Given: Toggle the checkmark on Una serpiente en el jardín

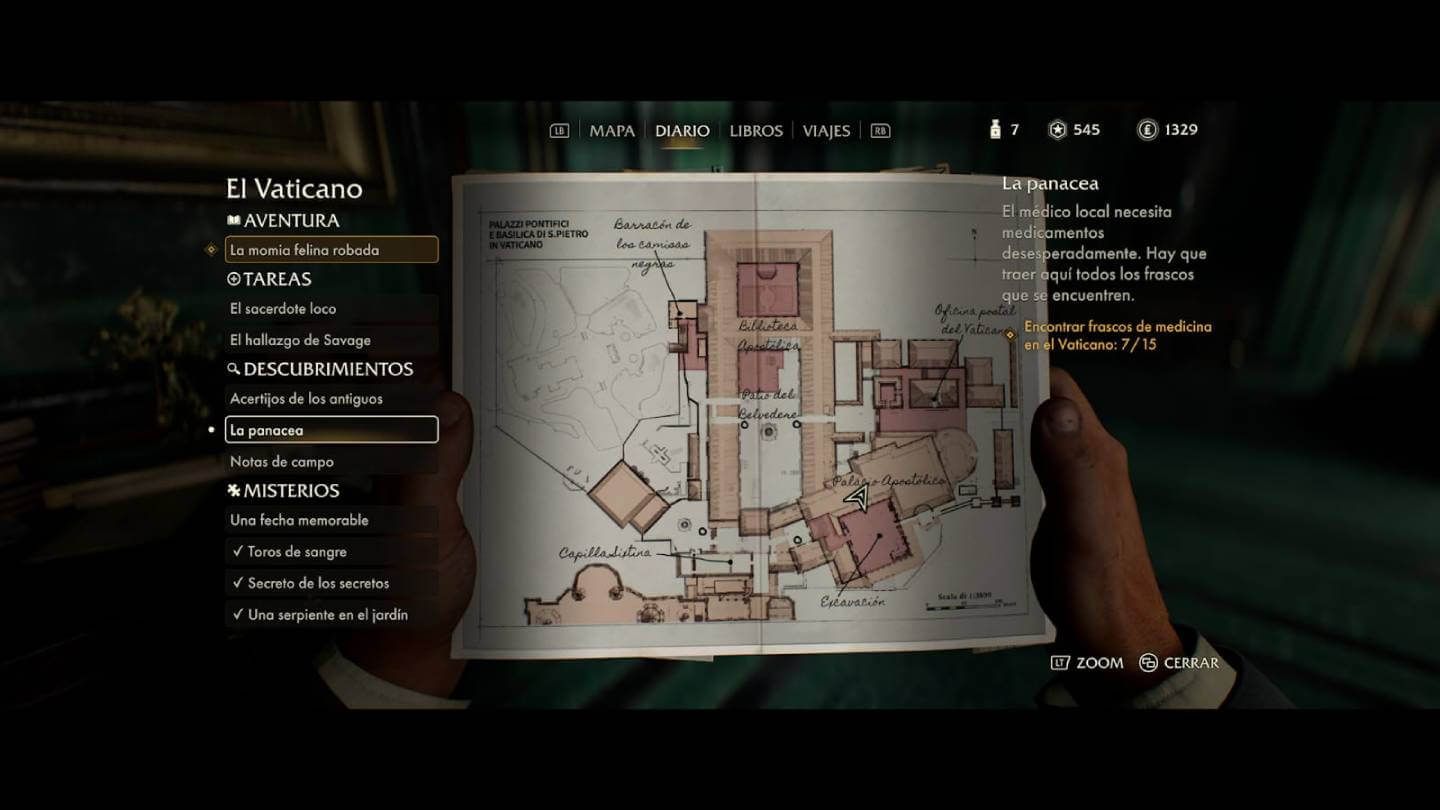Looking at the screenshot, I should pyautogui.click(x=239, y=614).
